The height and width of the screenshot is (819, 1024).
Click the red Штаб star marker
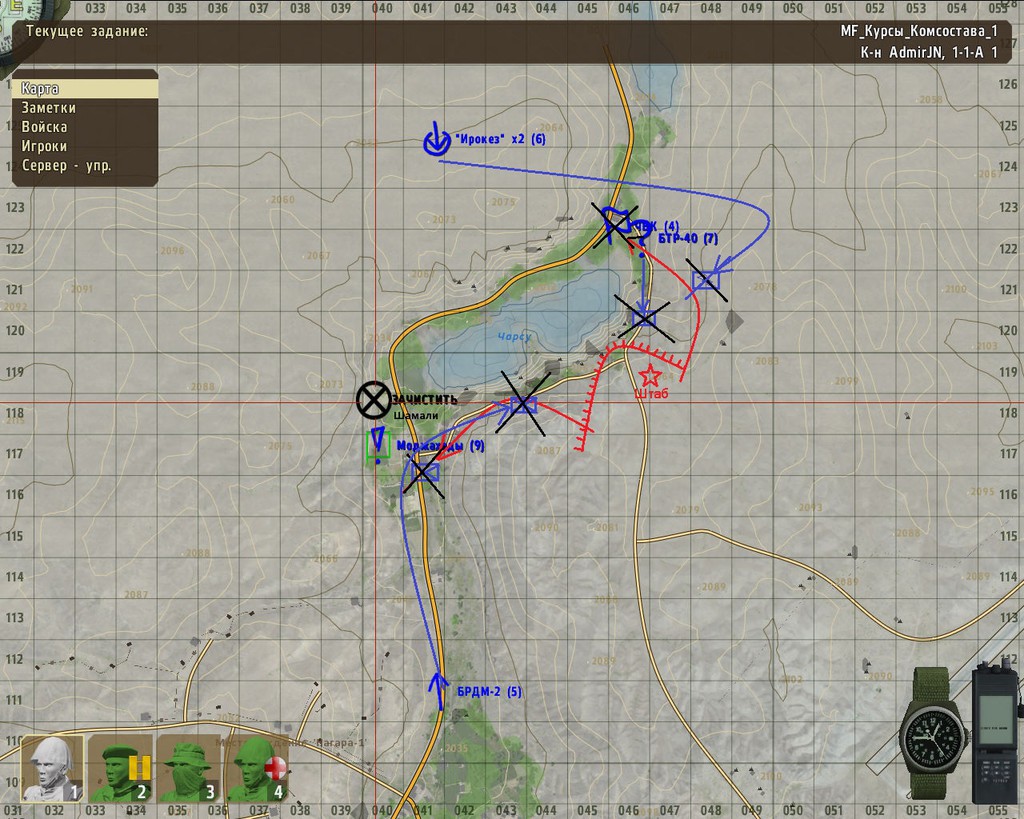point(650,376)
